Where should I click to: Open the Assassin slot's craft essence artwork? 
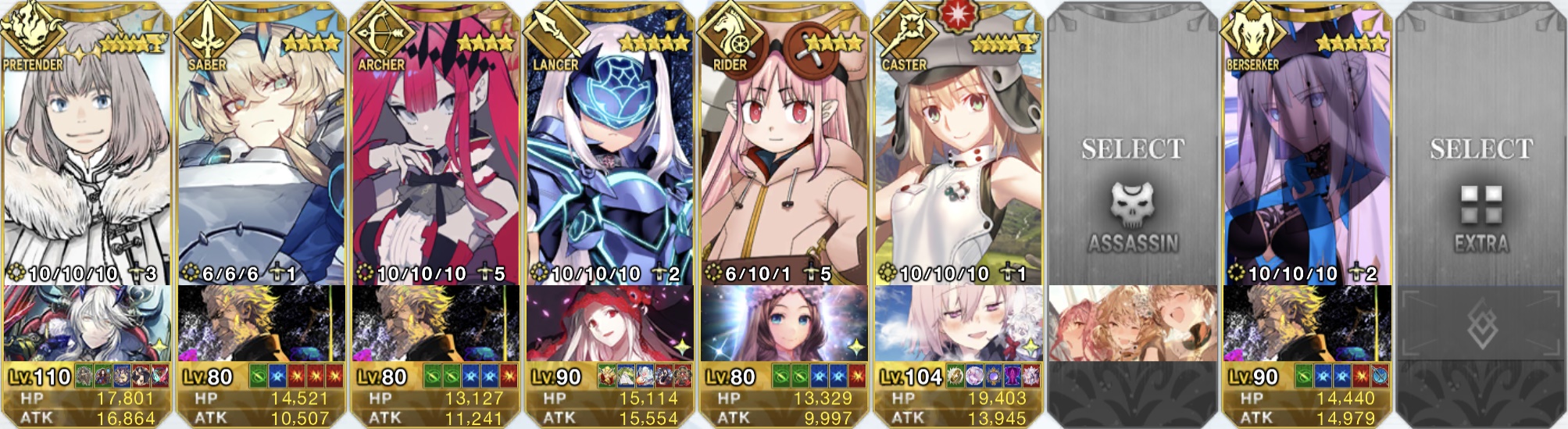click(x=1132, y=324)
